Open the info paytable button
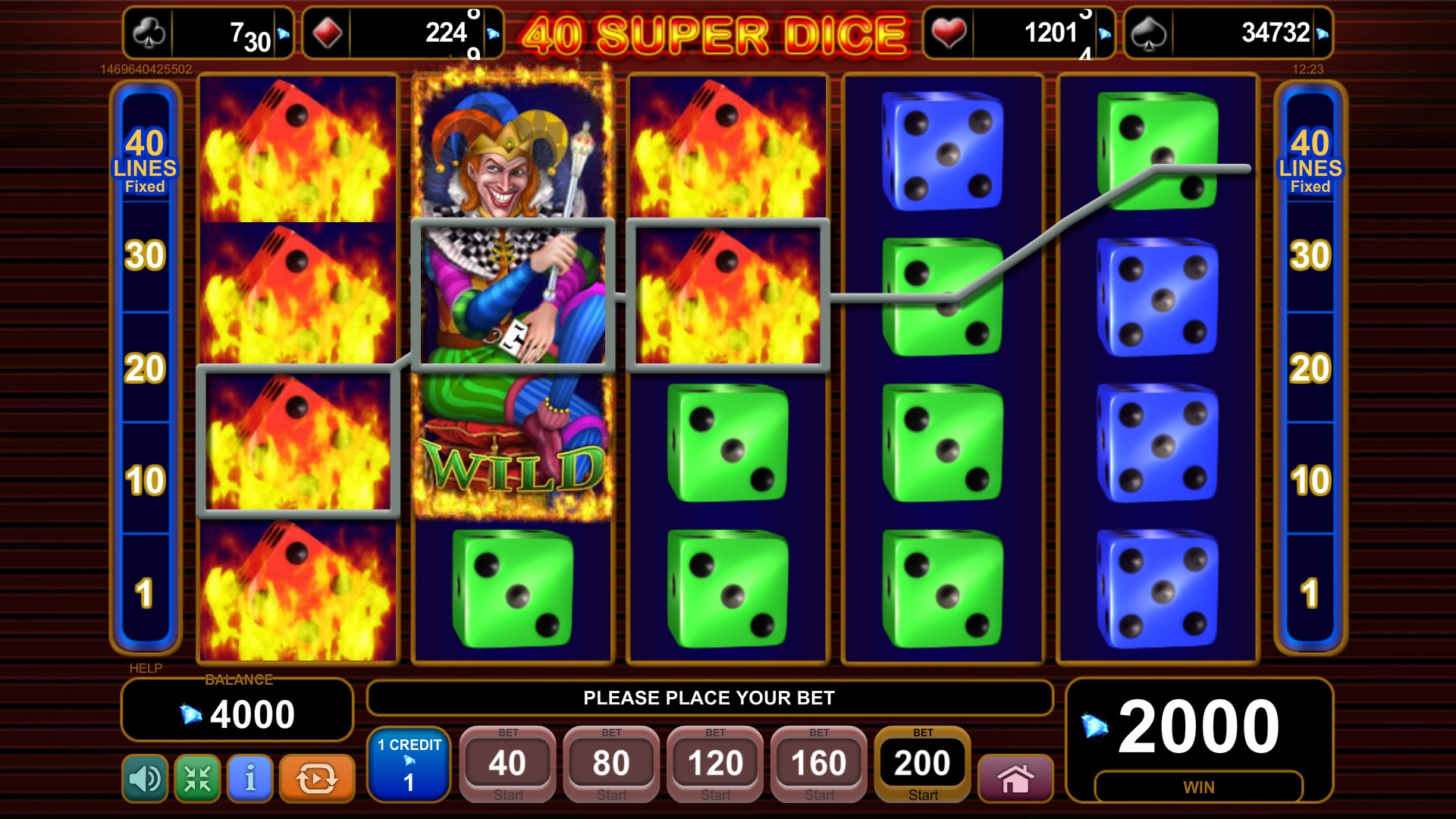Screen dimensions: 1456x819 [x=250, y=778]
